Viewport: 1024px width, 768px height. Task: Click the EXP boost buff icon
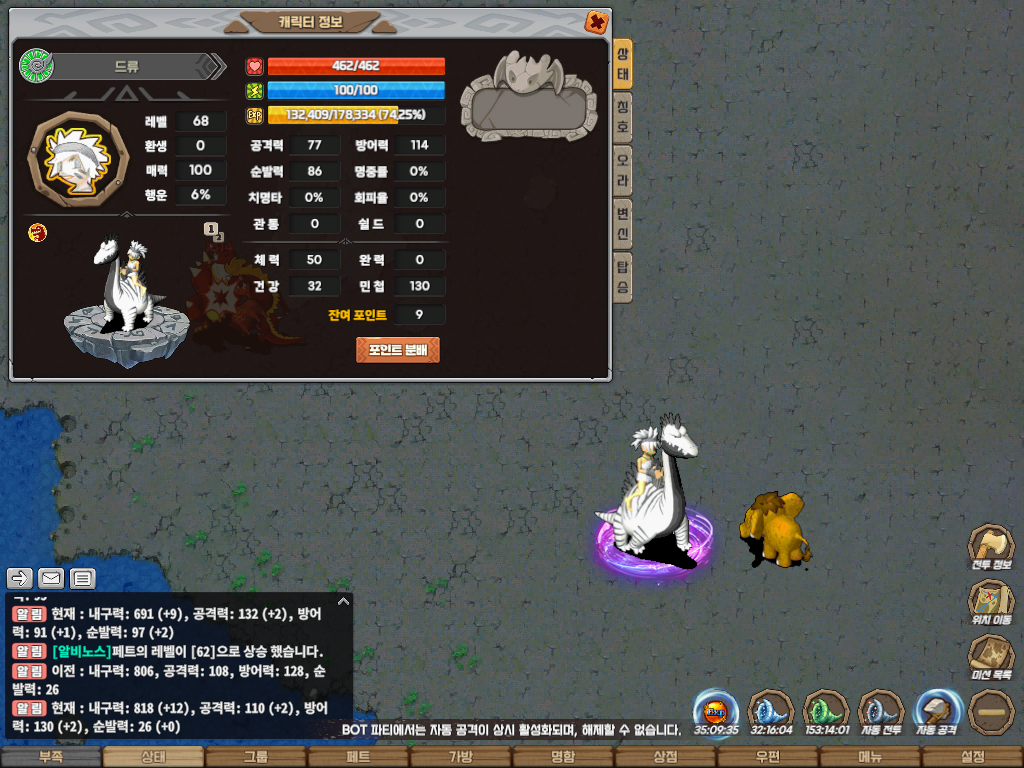(716, 709)
